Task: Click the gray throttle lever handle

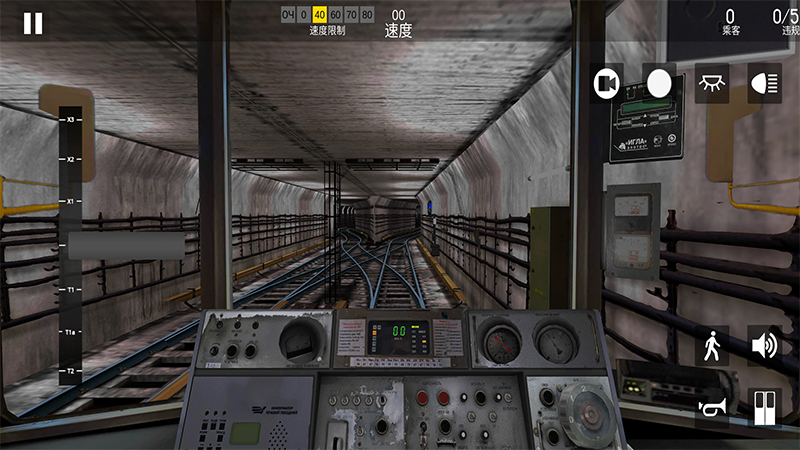Action: pyautogui.click(x=126, y=246)
